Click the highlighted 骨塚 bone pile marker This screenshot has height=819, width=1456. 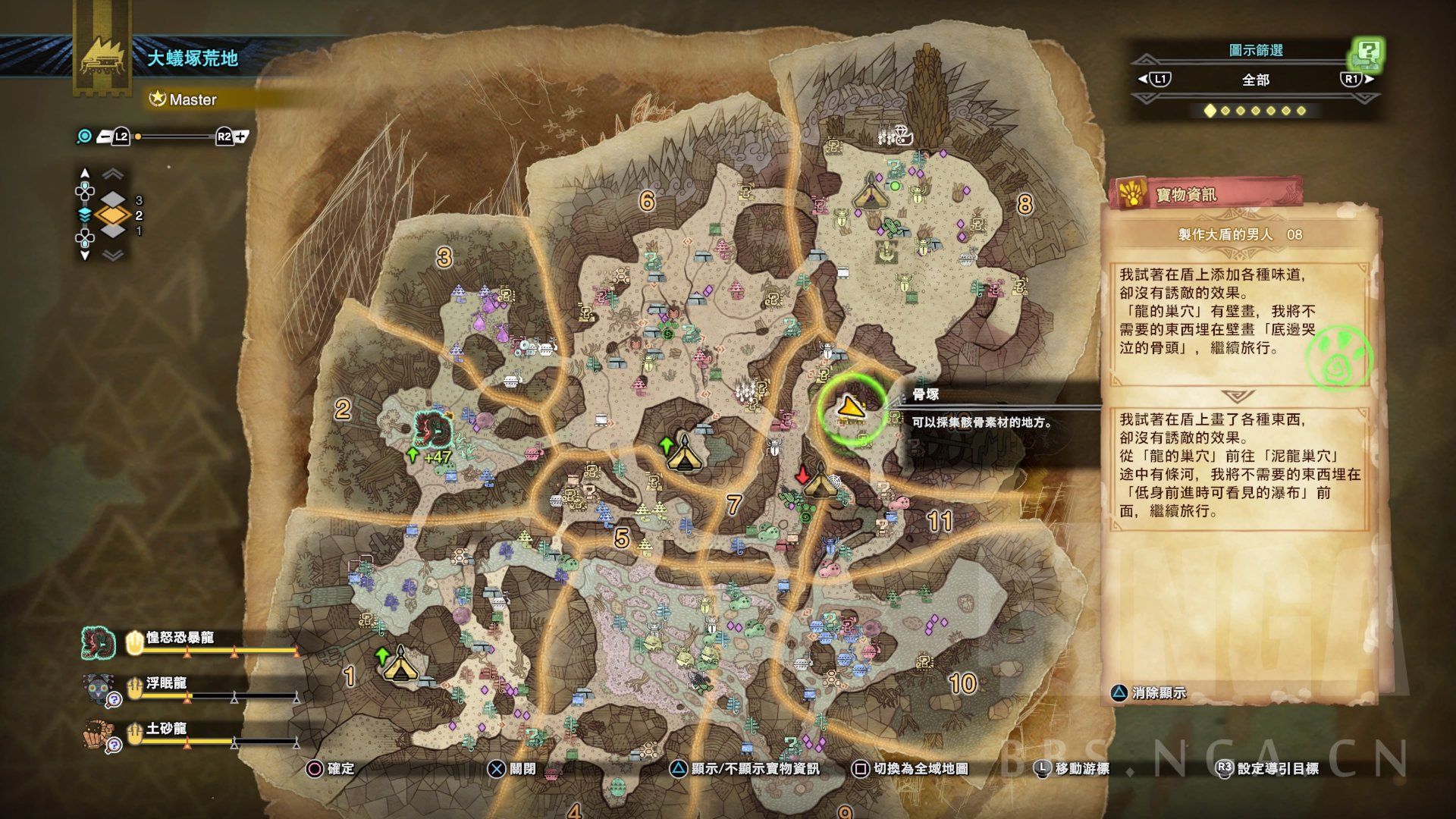click(x=851, y=409)
